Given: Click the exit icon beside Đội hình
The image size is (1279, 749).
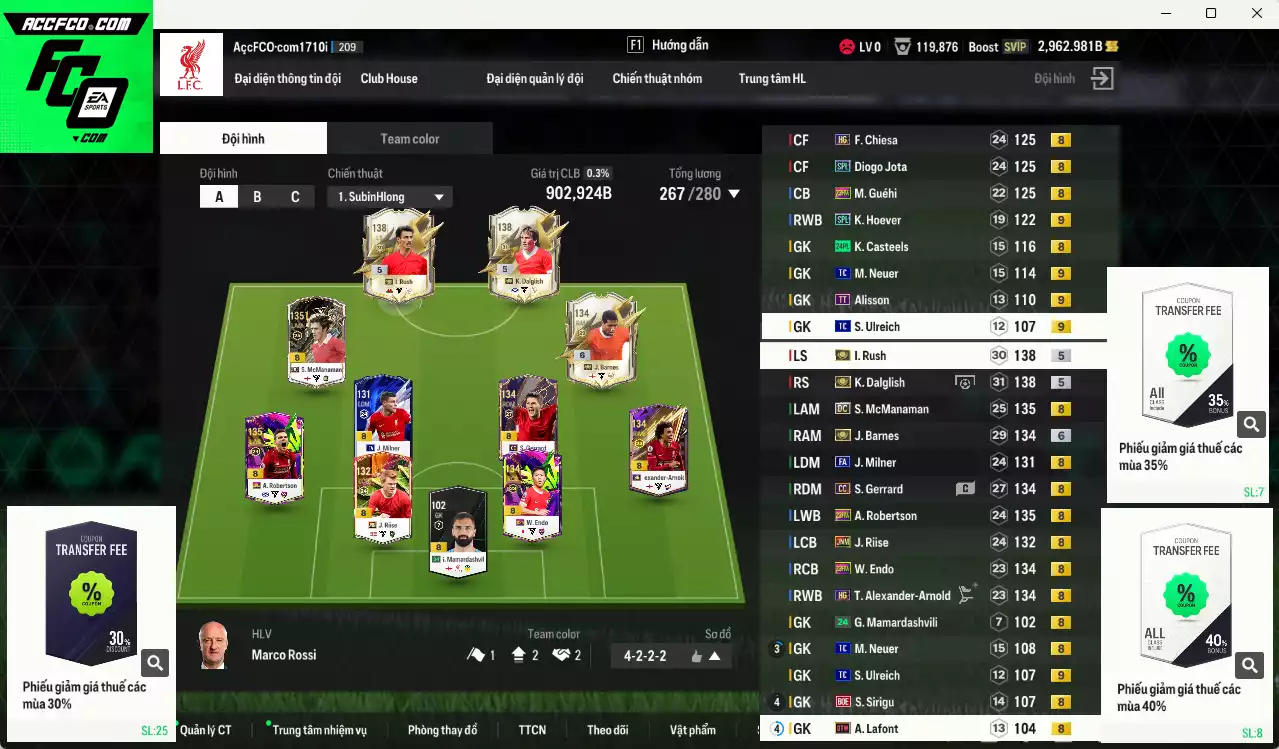Looking at the screenshot, I should [x=1102, y=79].
